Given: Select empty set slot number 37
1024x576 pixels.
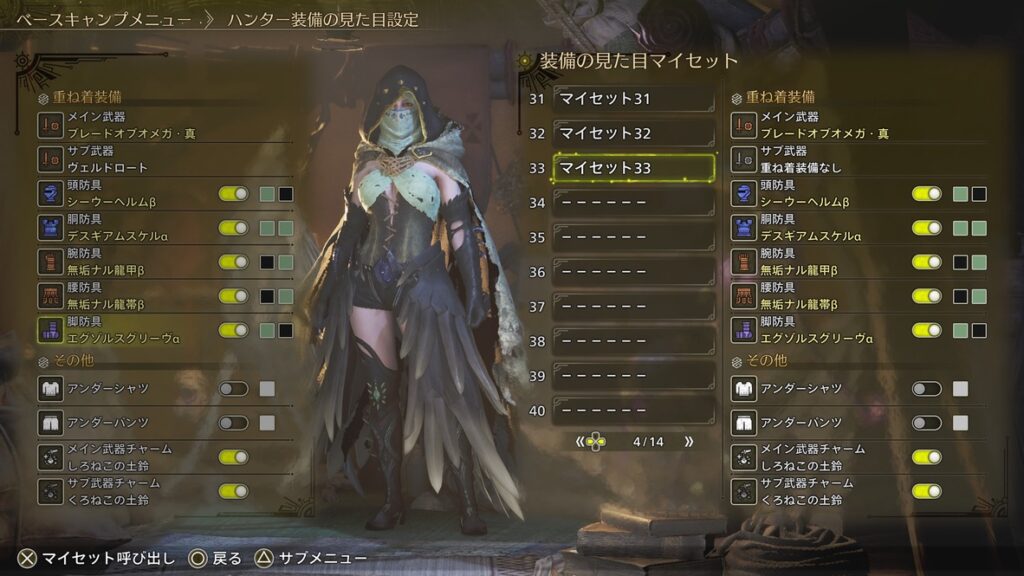Looking at the screenshot, I should 634,307.
